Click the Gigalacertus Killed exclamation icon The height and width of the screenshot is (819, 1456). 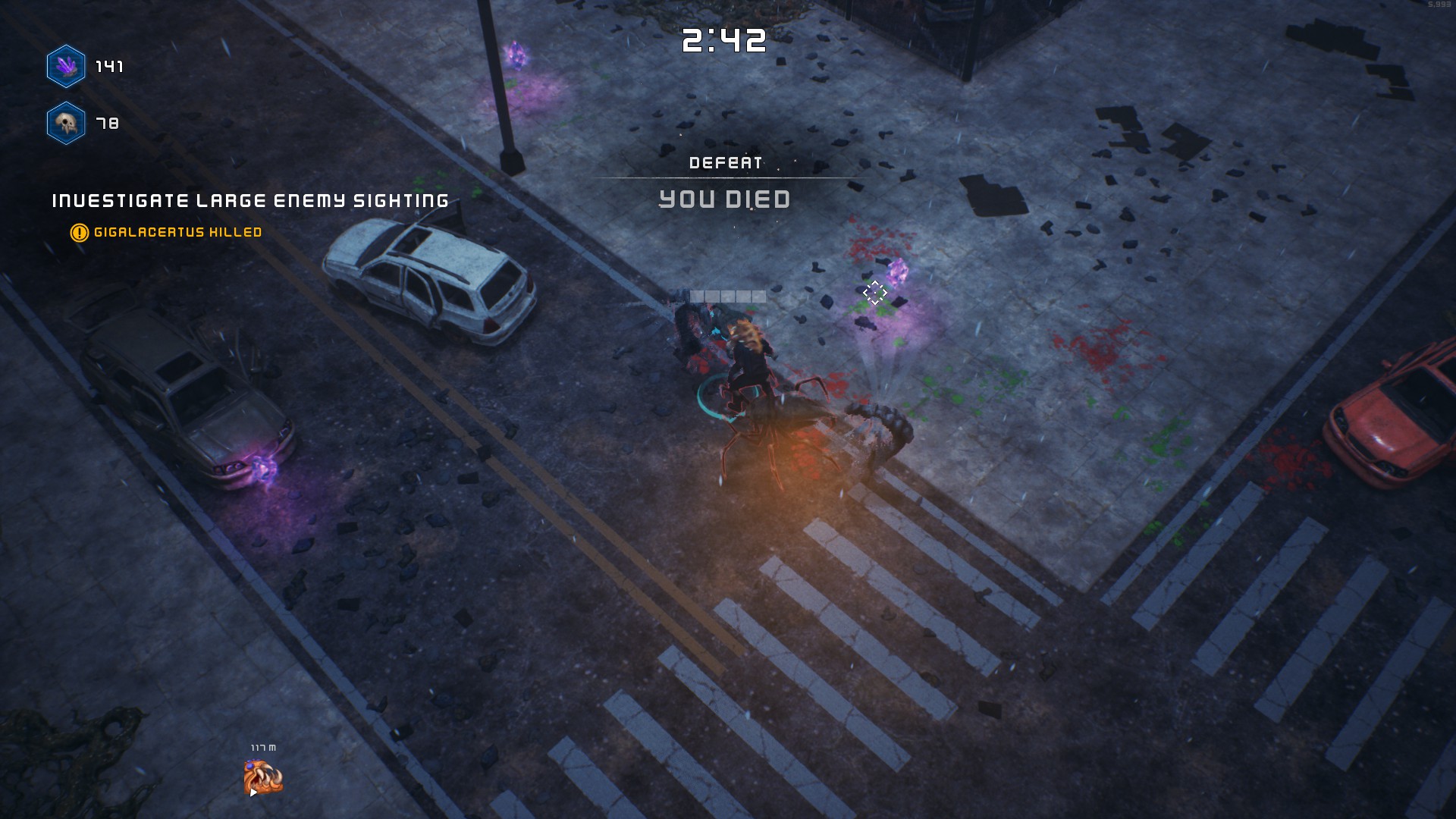point(79,233)
